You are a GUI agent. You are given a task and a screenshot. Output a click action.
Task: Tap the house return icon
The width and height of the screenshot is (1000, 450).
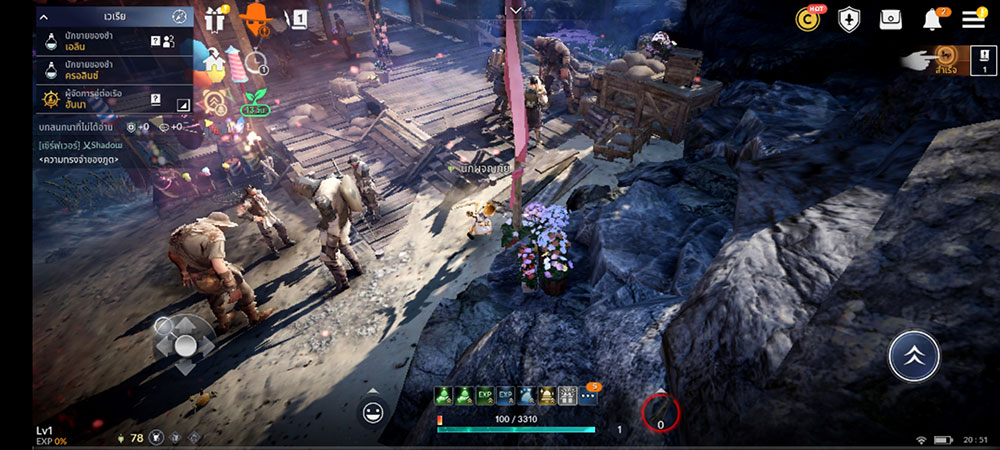(212, 62)
